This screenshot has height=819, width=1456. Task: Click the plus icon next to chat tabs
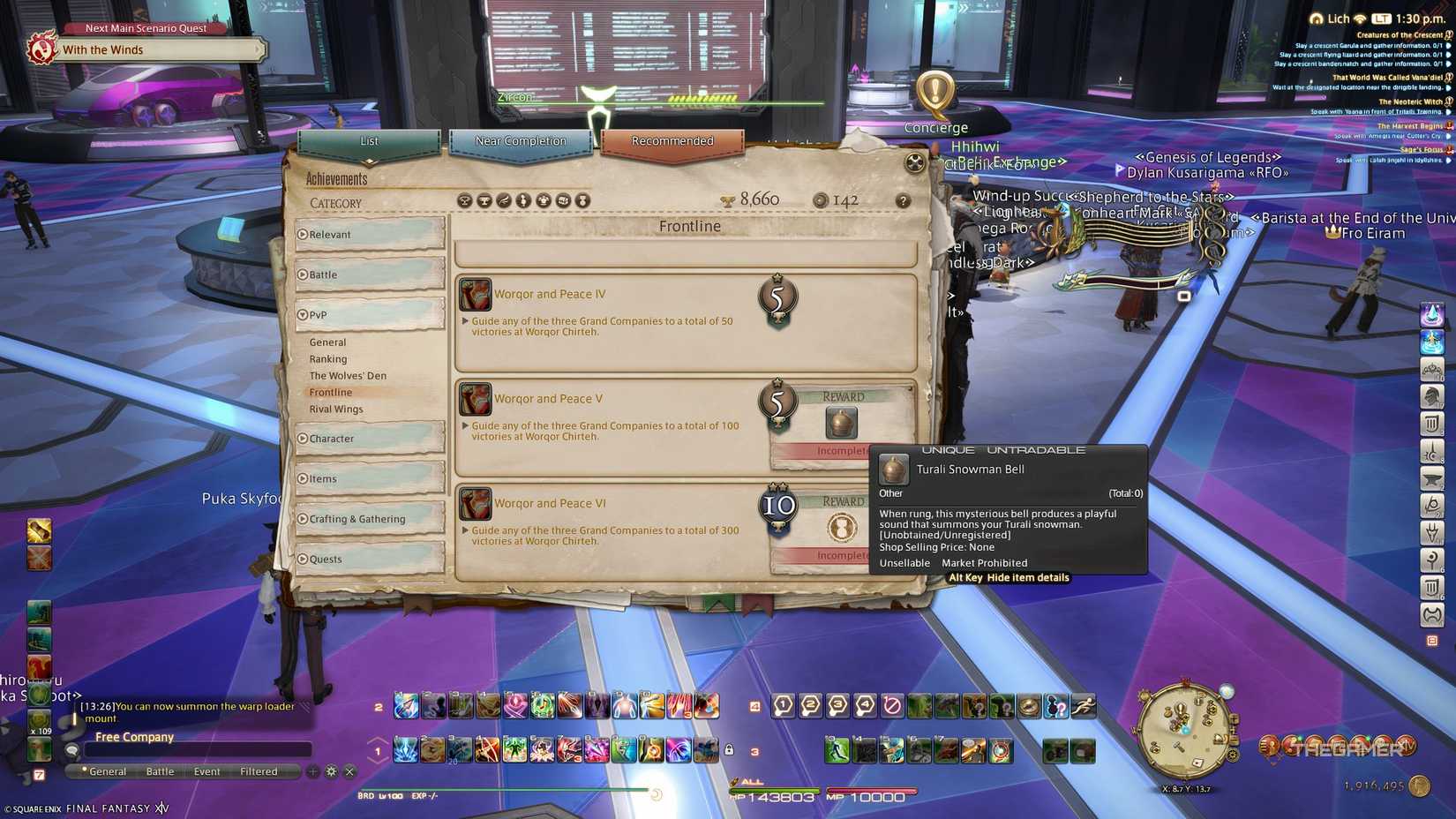click(311, 770)
